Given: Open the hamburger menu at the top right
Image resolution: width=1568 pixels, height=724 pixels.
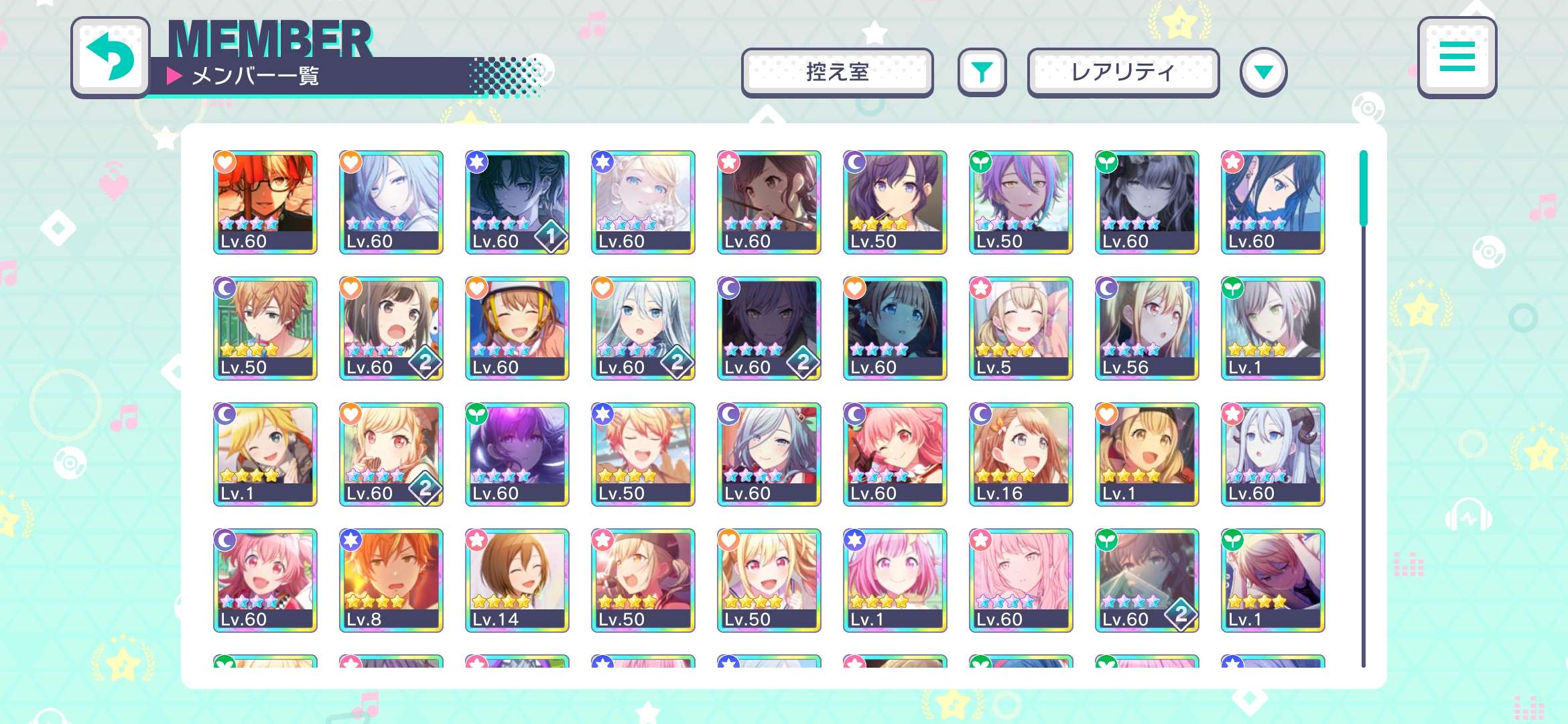Looking at the screenshot, I should [1455, 59].
